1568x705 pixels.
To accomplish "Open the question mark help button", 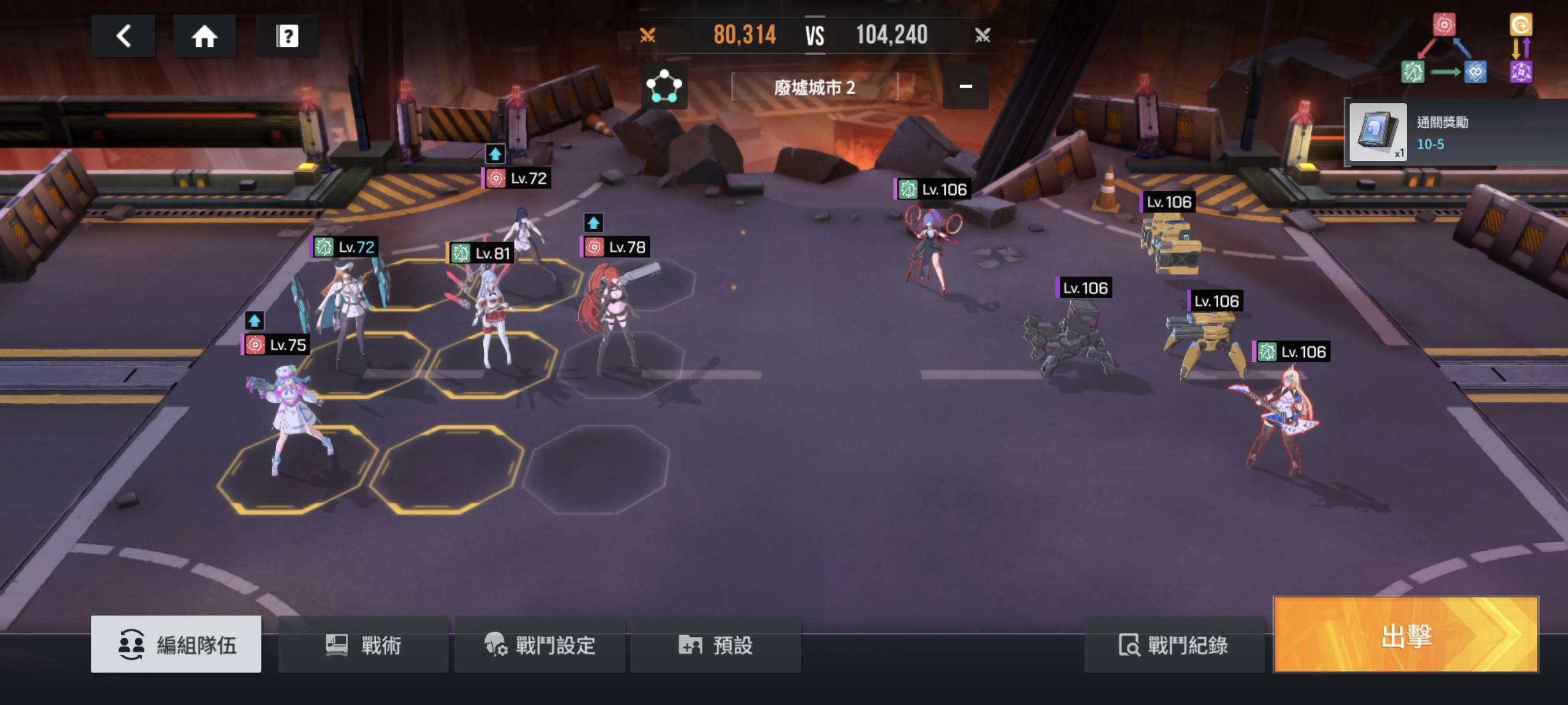I will pyautogui.click(x=287, y=36).
